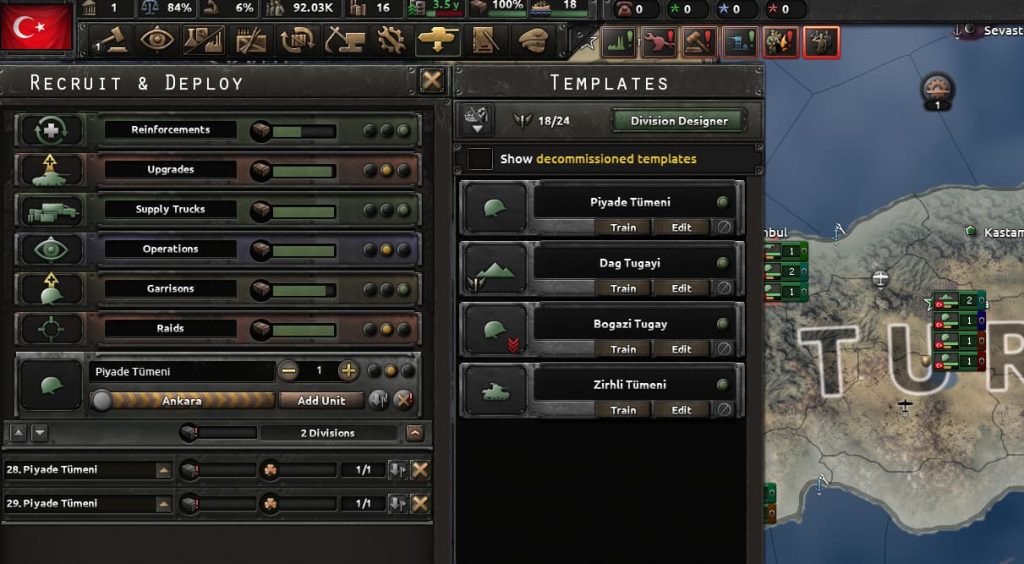Train a Piyade Tümeni division
The image size is (1024, 564).
[623, 228]
